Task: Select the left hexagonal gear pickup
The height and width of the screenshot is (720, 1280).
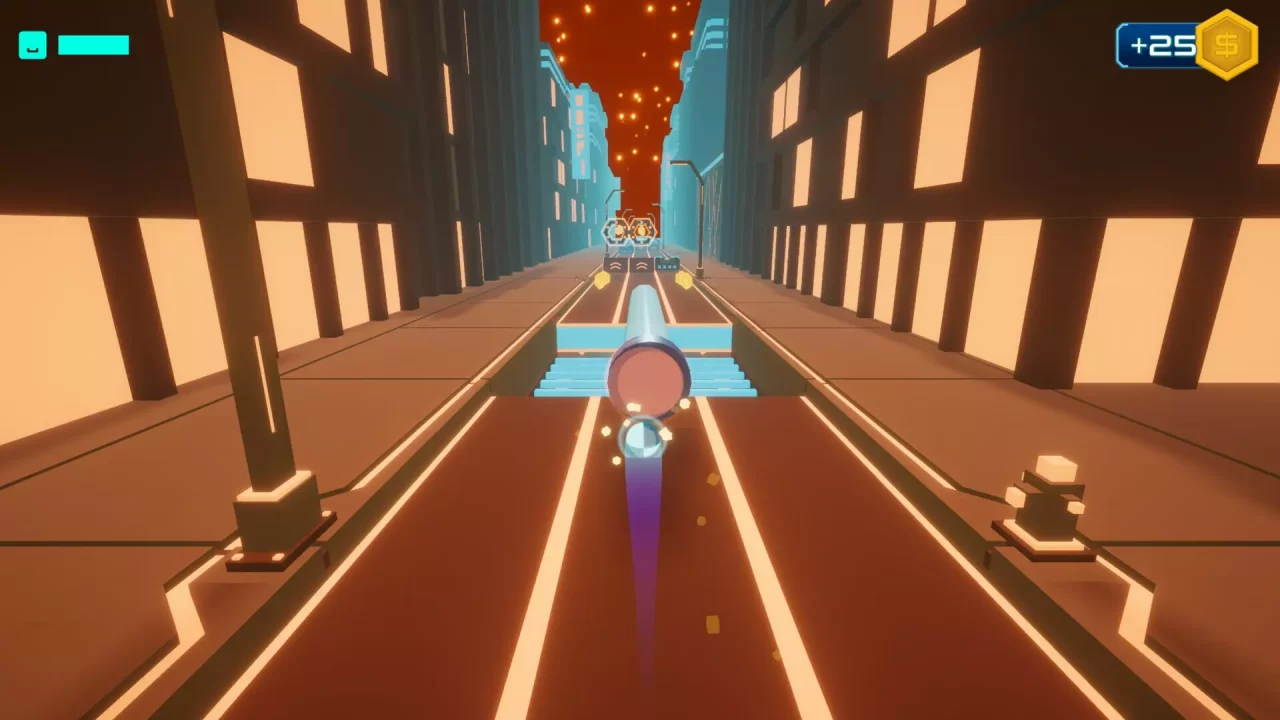Action: [x=618, y=231]
